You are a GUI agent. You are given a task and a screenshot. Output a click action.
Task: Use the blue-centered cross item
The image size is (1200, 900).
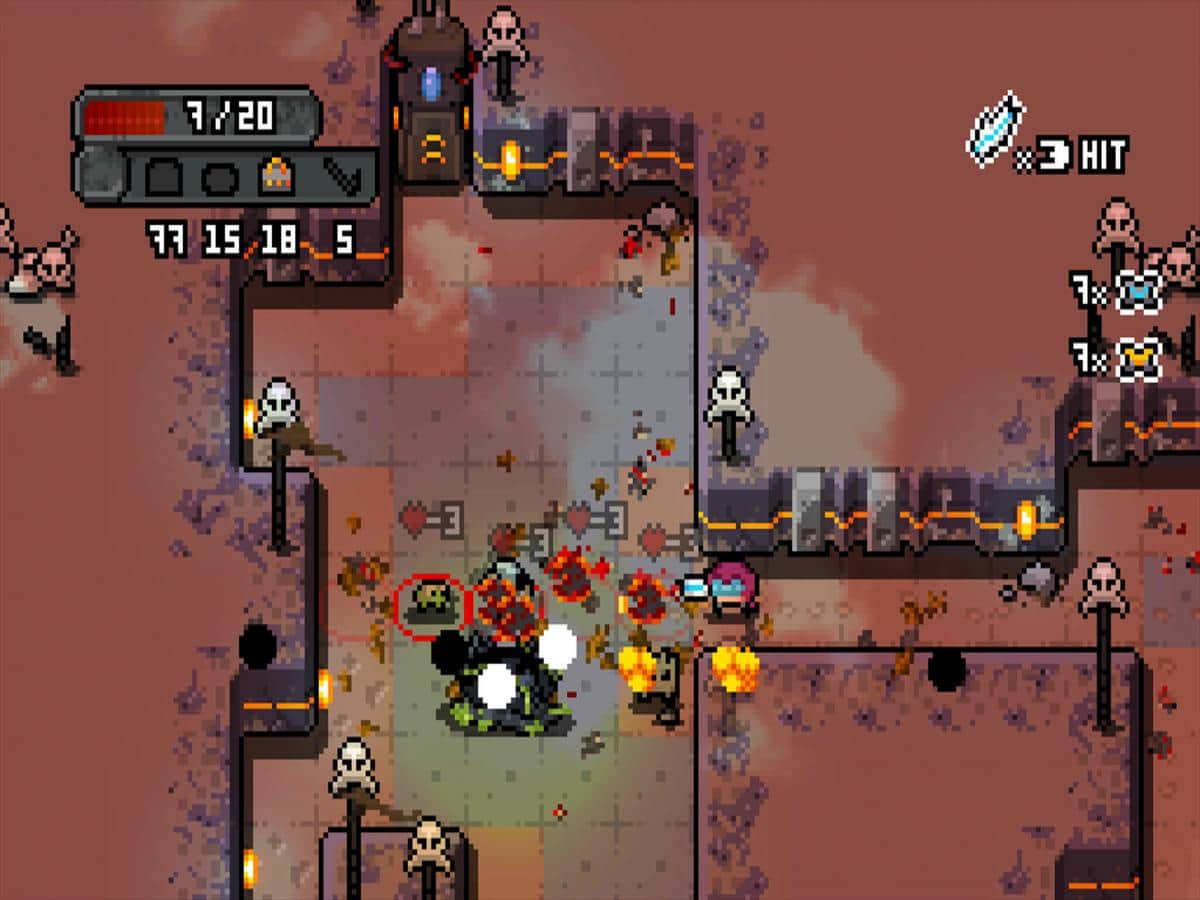[x=1138, y=291]
